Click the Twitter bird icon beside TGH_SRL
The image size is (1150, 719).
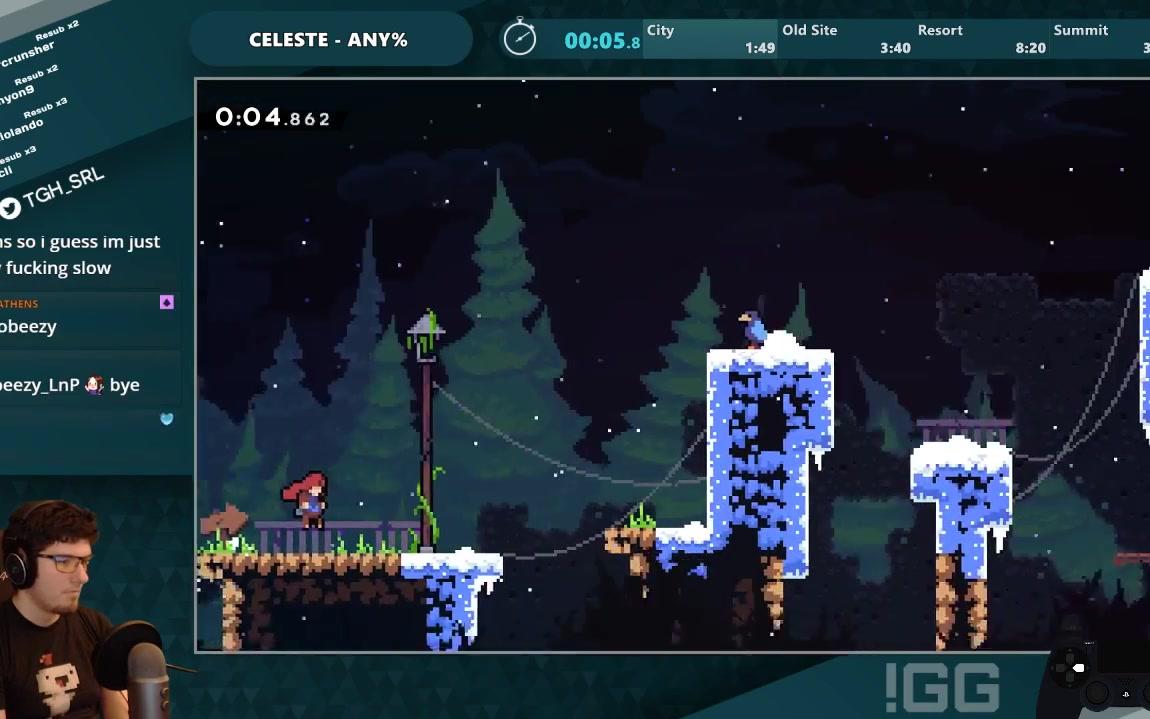(x=10, y=208)
